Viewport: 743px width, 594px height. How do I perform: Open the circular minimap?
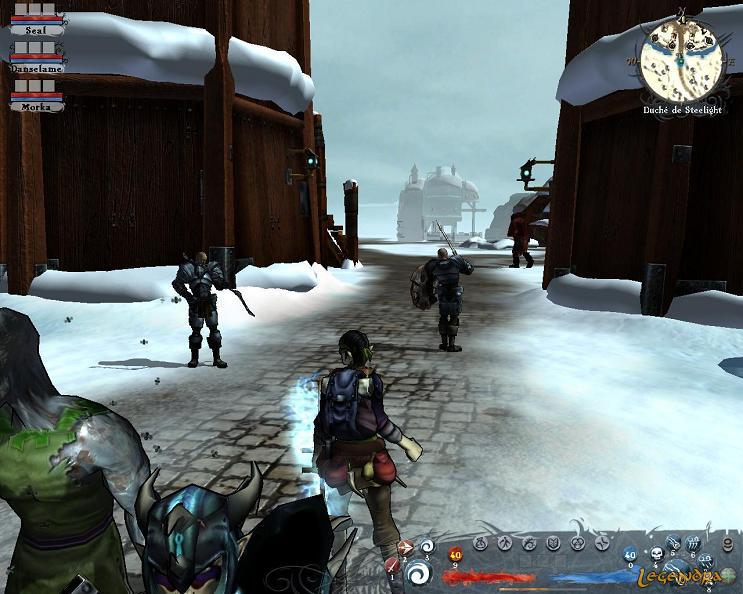coord(682,55)
